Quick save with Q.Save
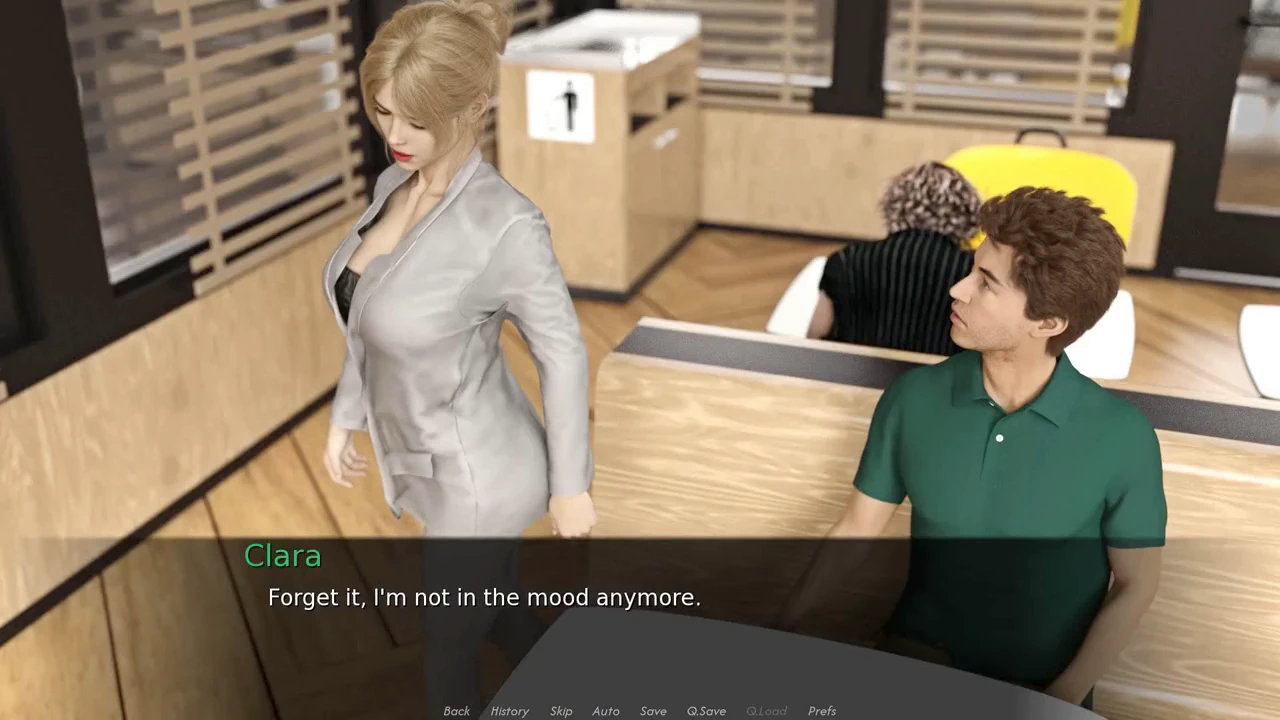 (x=706, y=711)
